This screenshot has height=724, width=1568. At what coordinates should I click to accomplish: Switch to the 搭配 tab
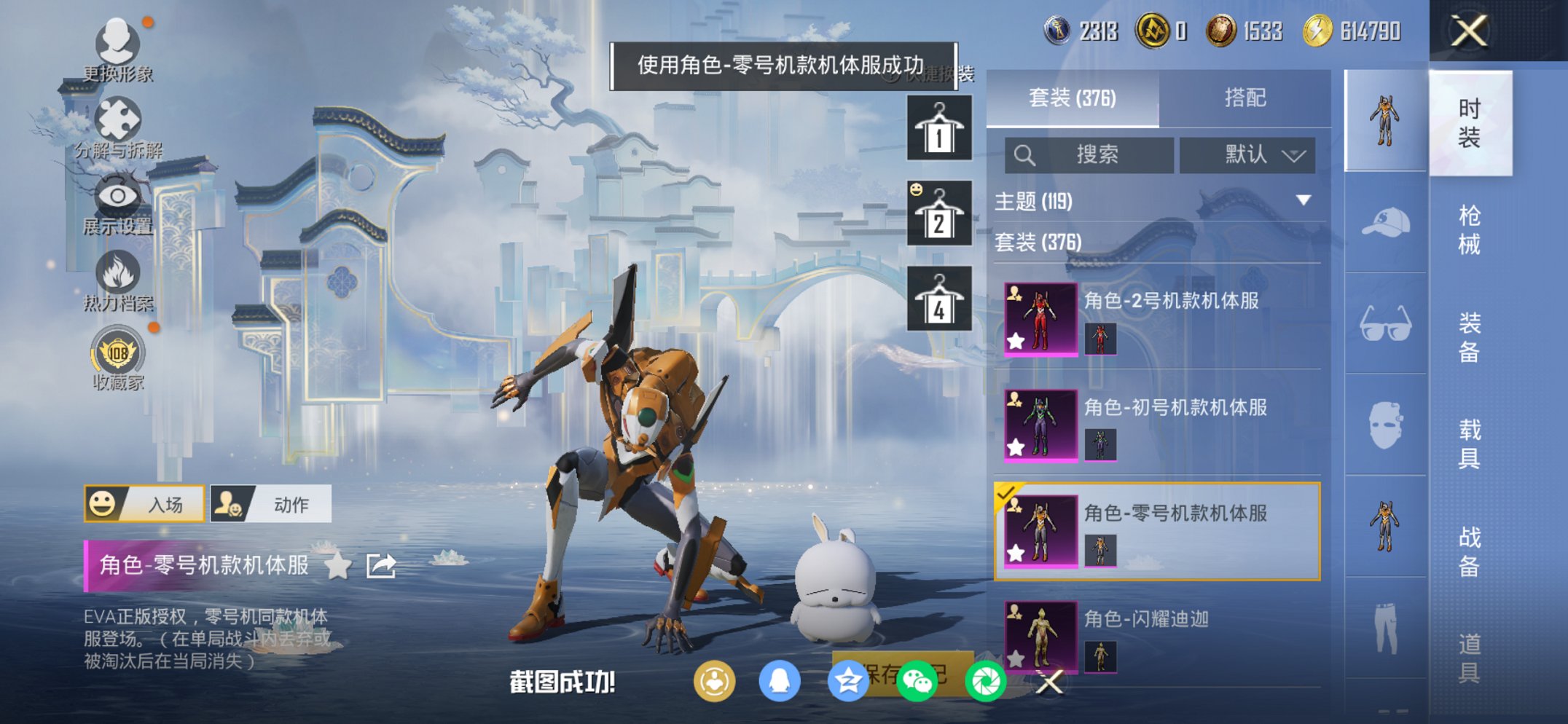coord(1246,97)
